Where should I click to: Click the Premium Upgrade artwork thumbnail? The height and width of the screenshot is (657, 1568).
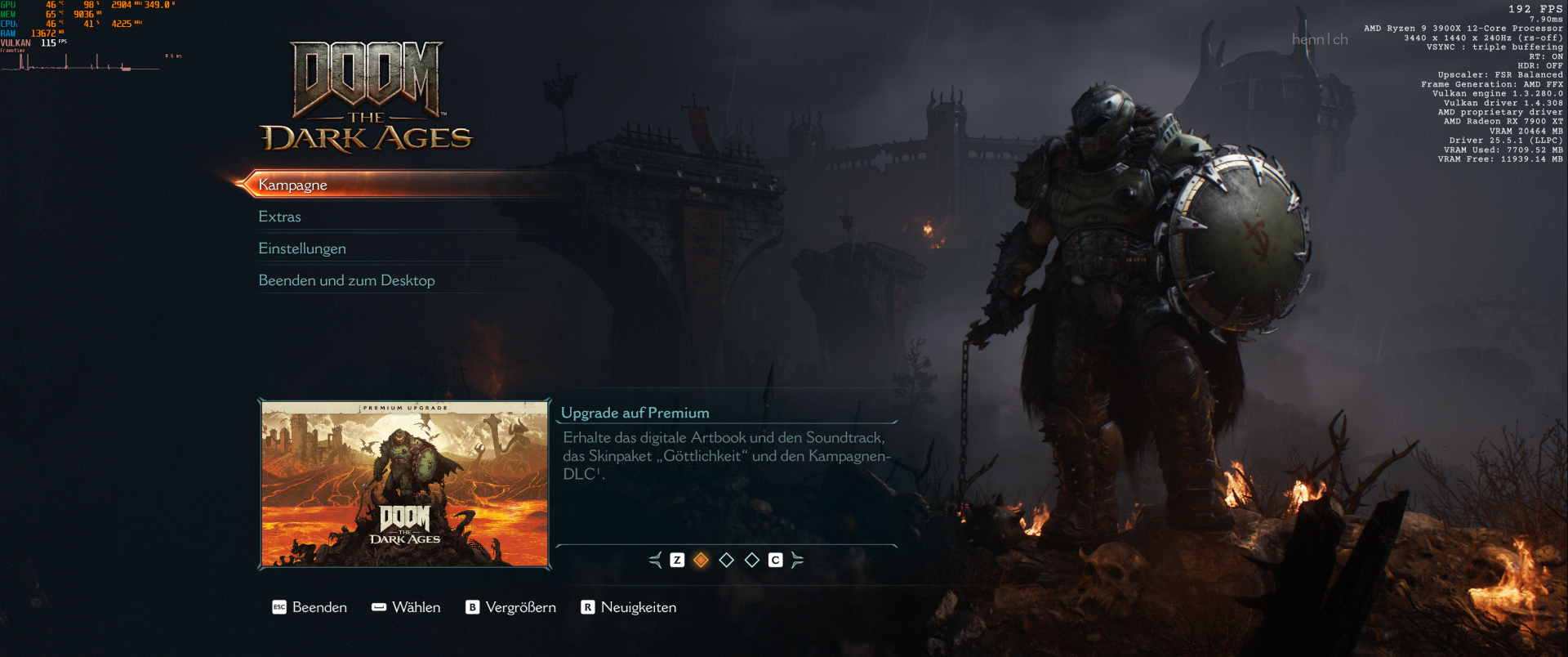pos(404,483)
